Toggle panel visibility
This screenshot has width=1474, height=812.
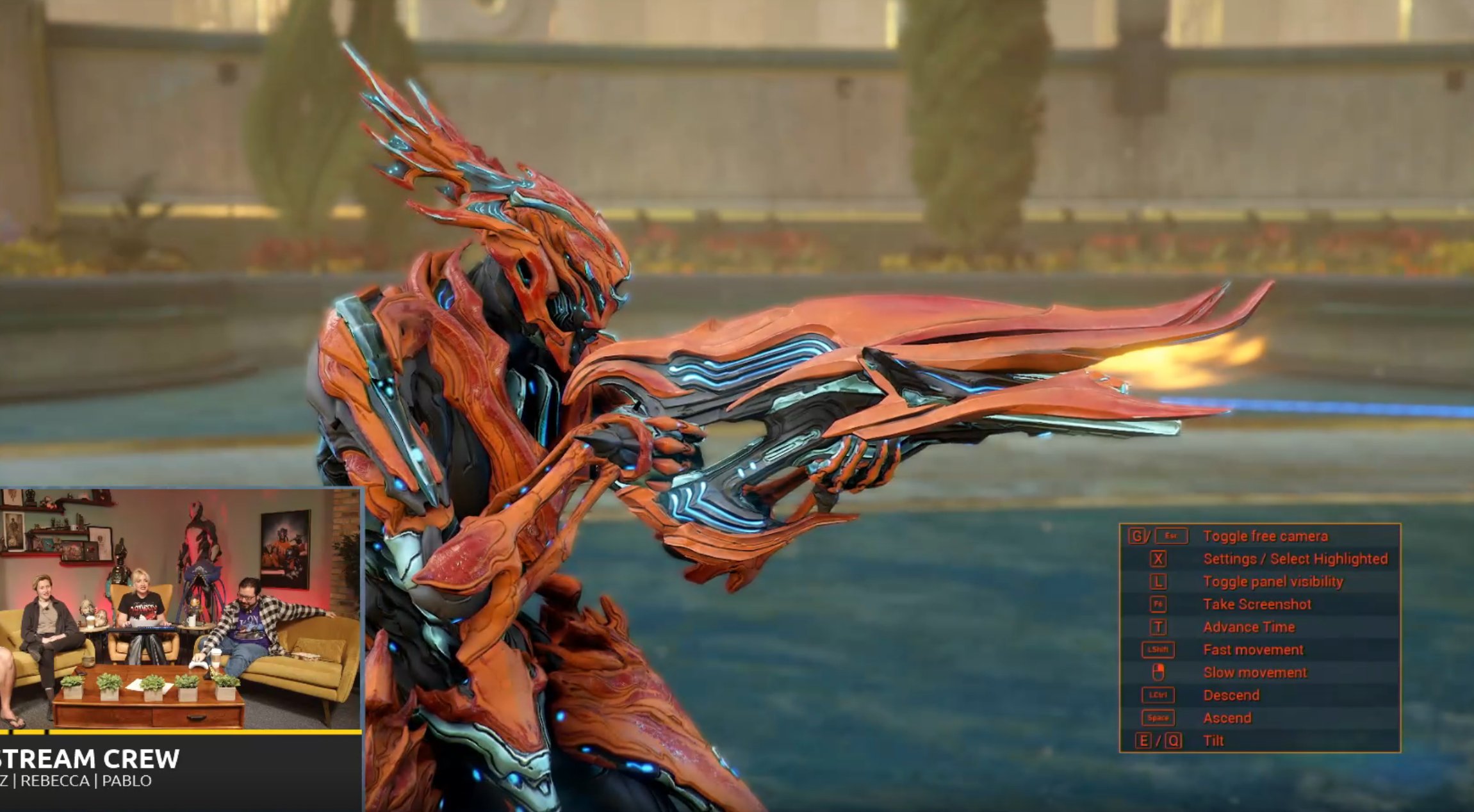pyautogui.click(x=1274, y=582)
